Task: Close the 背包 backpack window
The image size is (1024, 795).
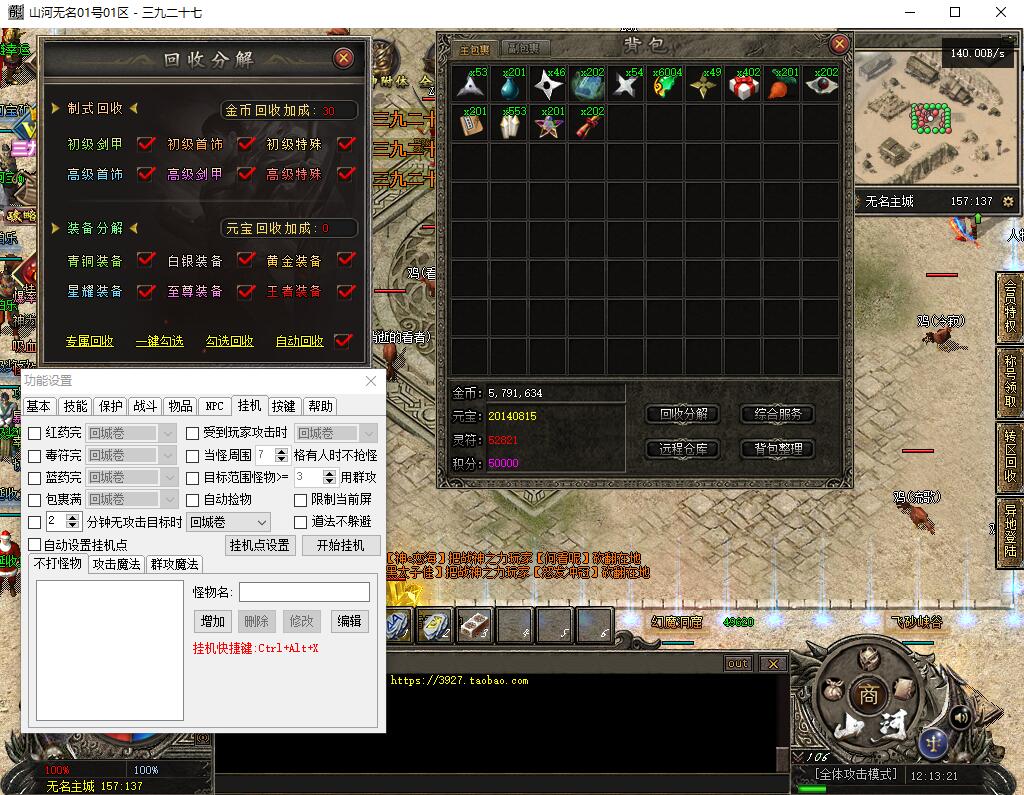Action: [839, 44]
